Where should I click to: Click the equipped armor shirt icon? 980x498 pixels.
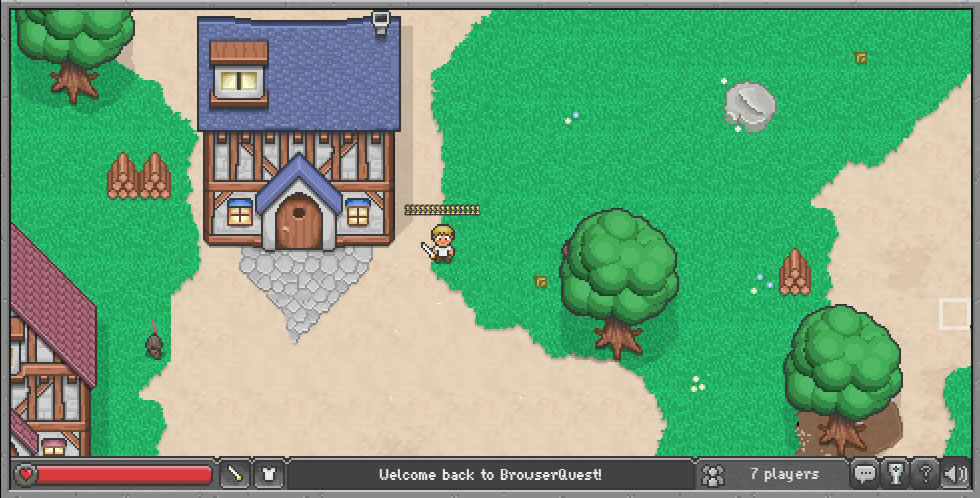click(268, 474)
